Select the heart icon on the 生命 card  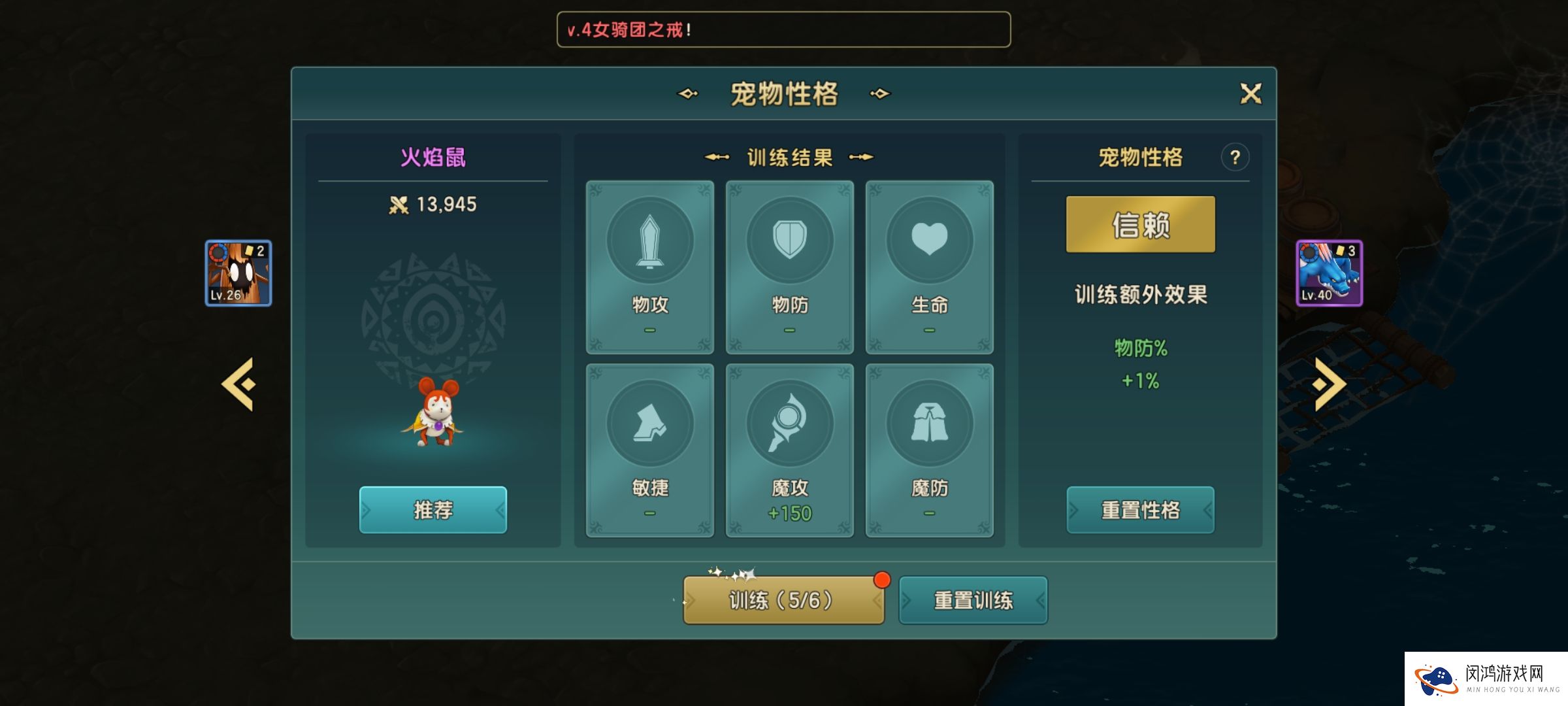[x=930, y=240]
